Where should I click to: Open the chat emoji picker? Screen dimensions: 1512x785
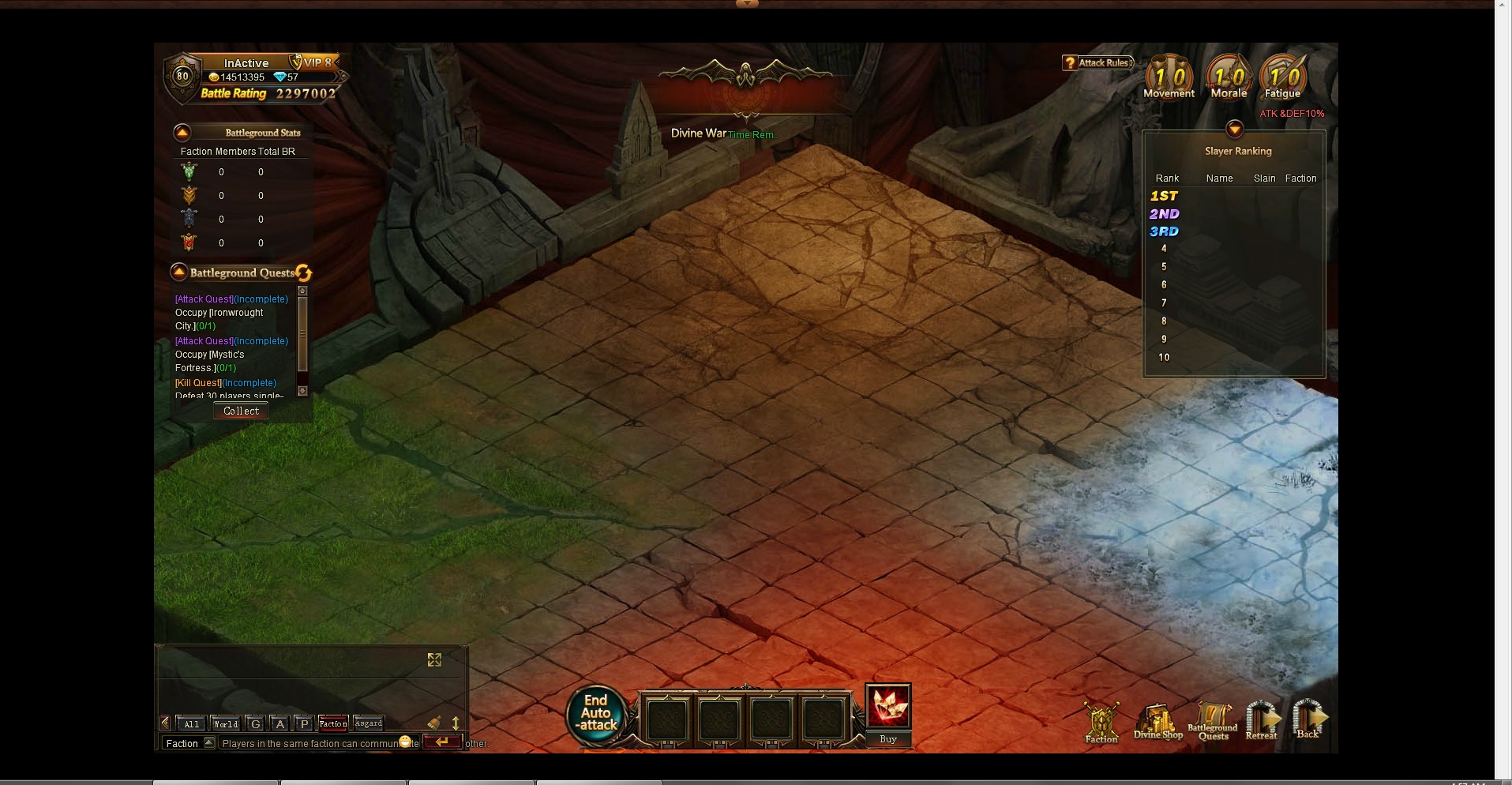tap(406, 742)
